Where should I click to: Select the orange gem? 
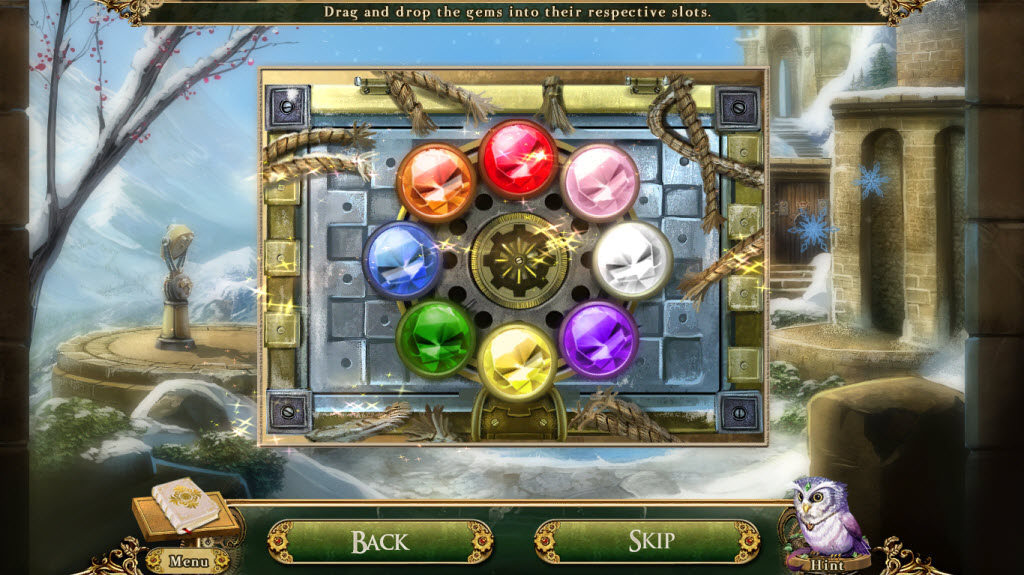coord(435,183)
